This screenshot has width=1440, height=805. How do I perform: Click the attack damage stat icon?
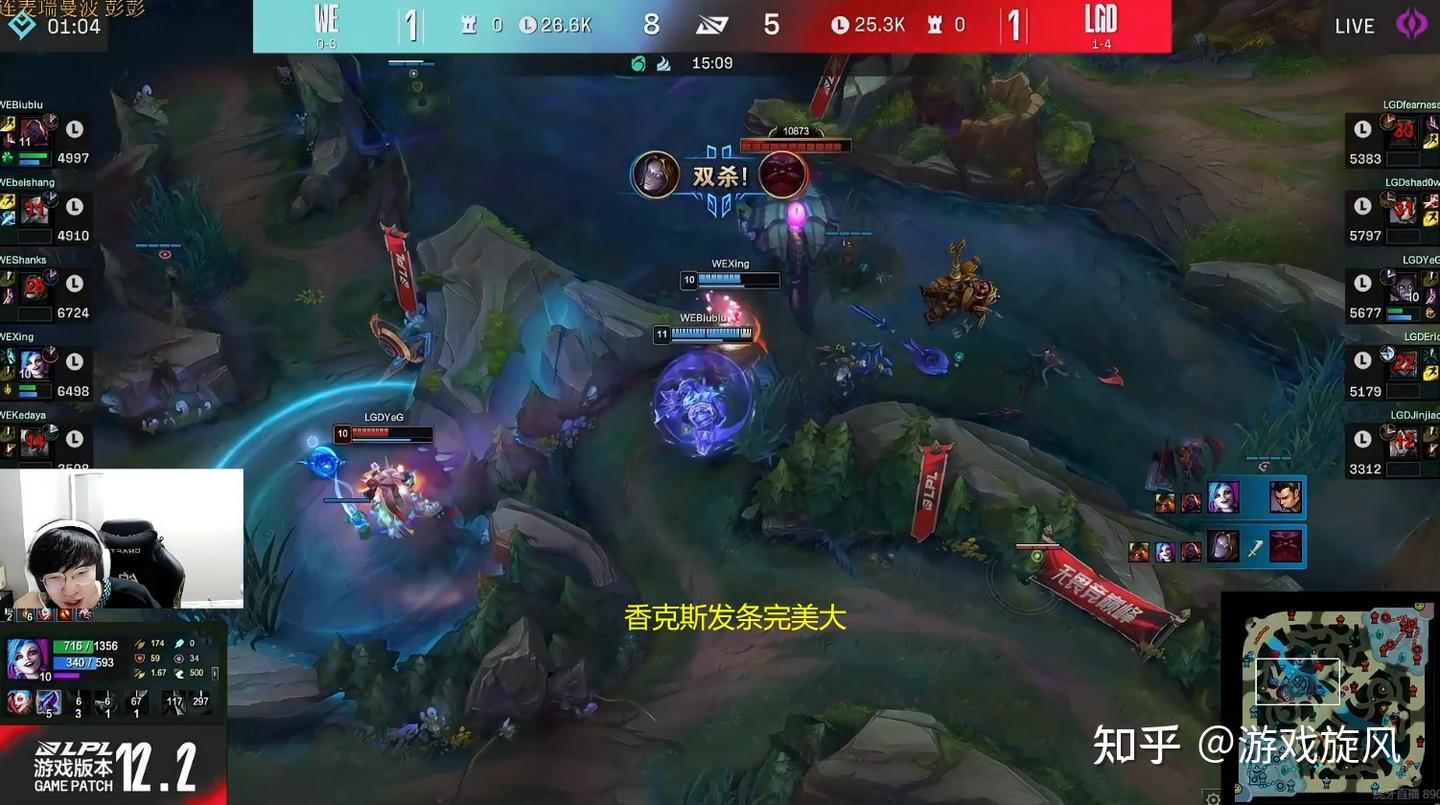(x=141, y=644)
